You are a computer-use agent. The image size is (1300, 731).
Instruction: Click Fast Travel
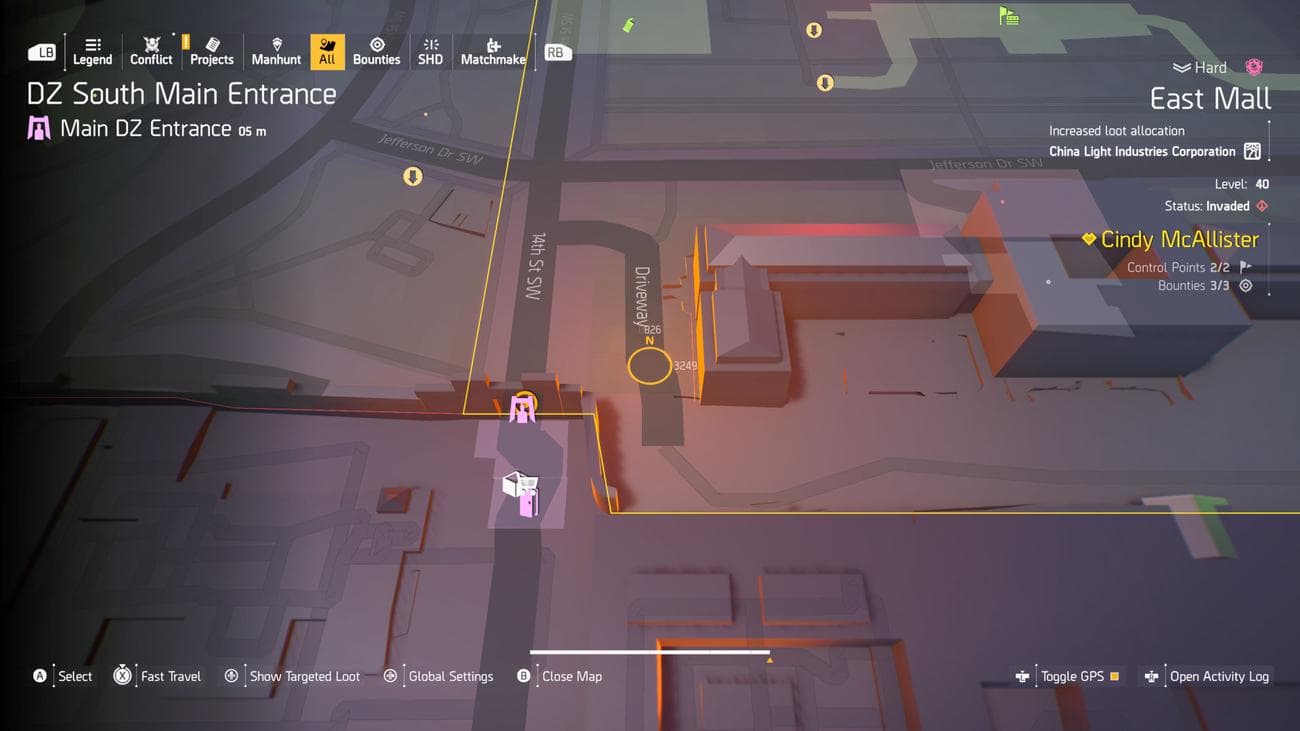click(169, 676)
